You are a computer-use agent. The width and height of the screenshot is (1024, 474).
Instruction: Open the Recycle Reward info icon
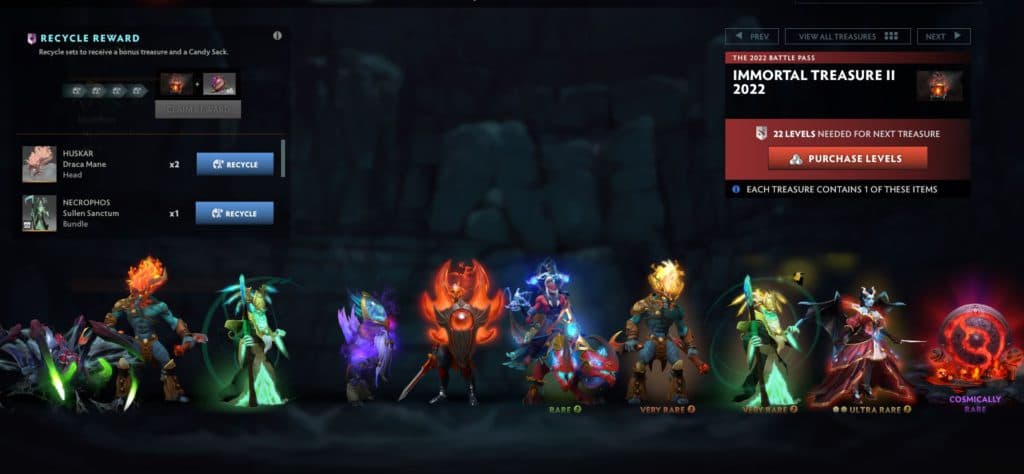[277, 35]
